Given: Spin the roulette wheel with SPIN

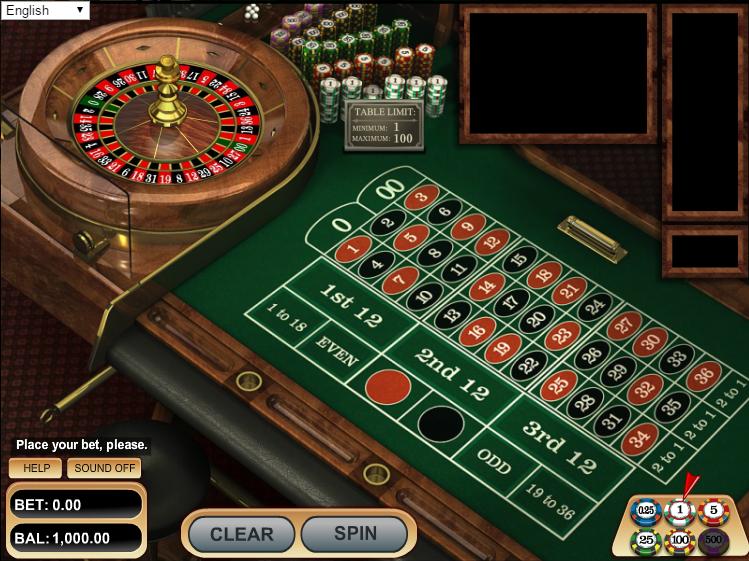Looking at the screenshot, I should [355, 534].
